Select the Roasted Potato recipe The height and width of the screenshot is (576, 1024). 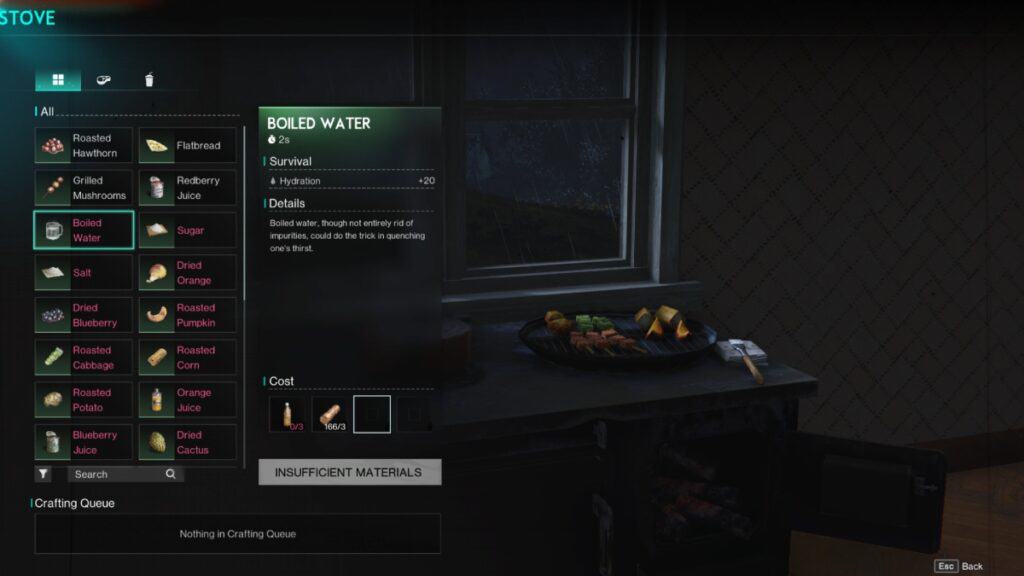(84, 400)
